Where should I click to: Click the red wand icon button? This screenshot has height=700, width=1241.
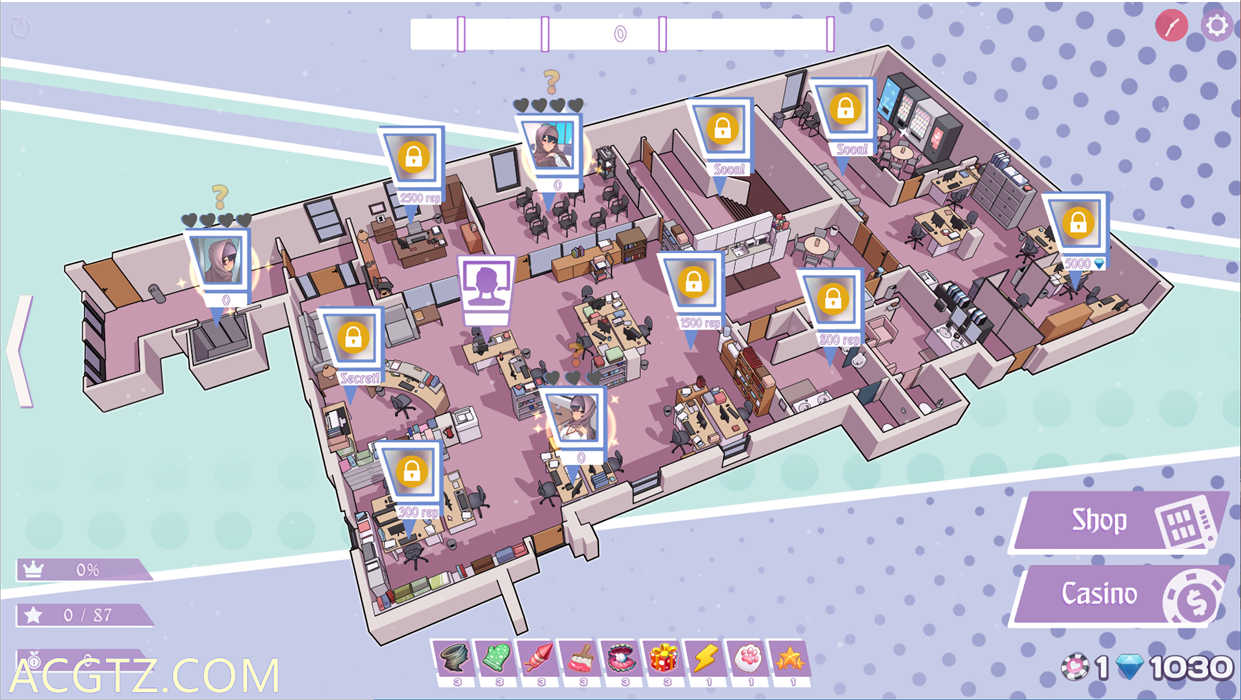click(x=1172, y=25)
